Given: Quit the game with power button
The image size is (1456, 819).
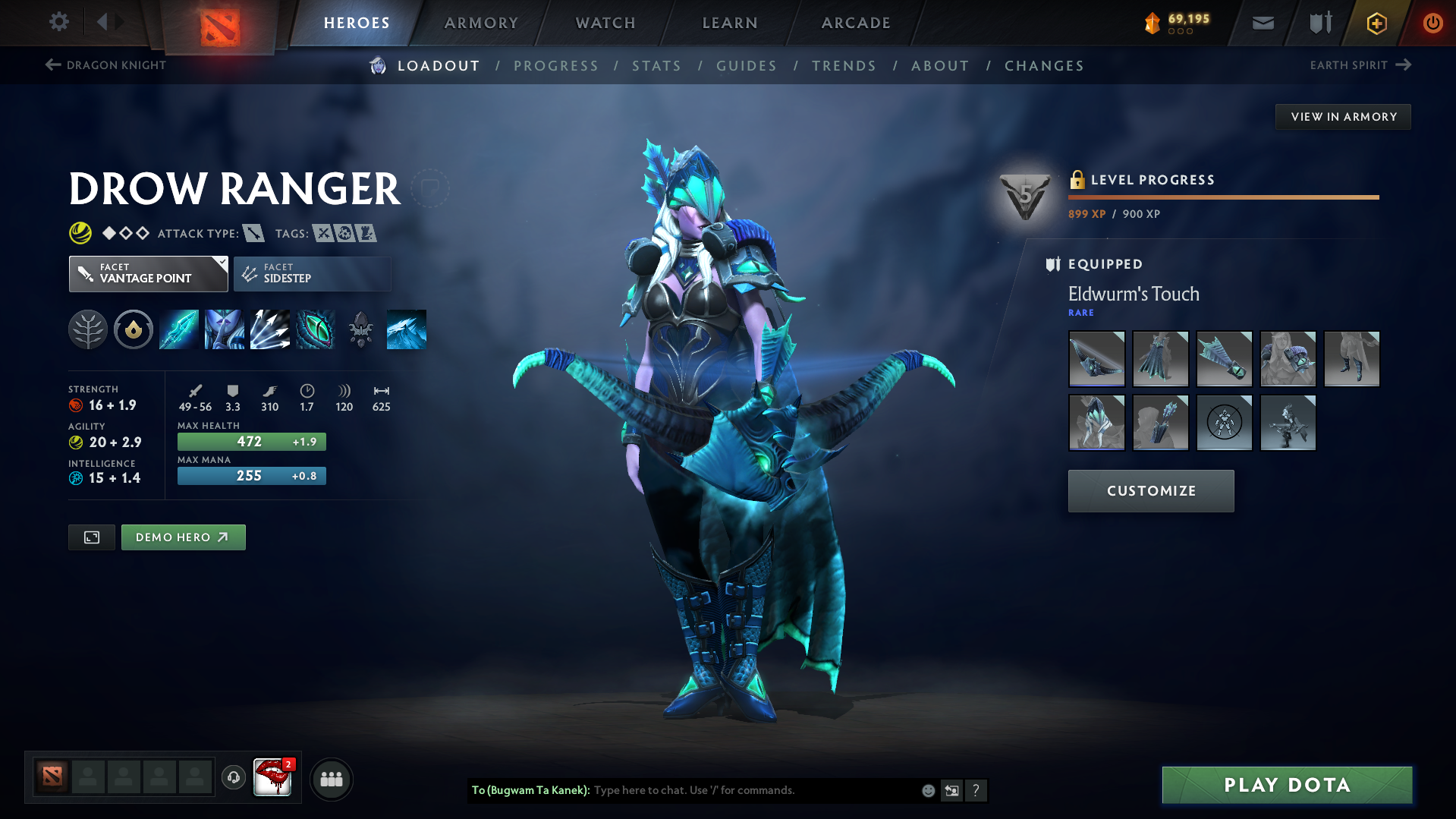Looking at the screenshot, I should (1432, 23).
